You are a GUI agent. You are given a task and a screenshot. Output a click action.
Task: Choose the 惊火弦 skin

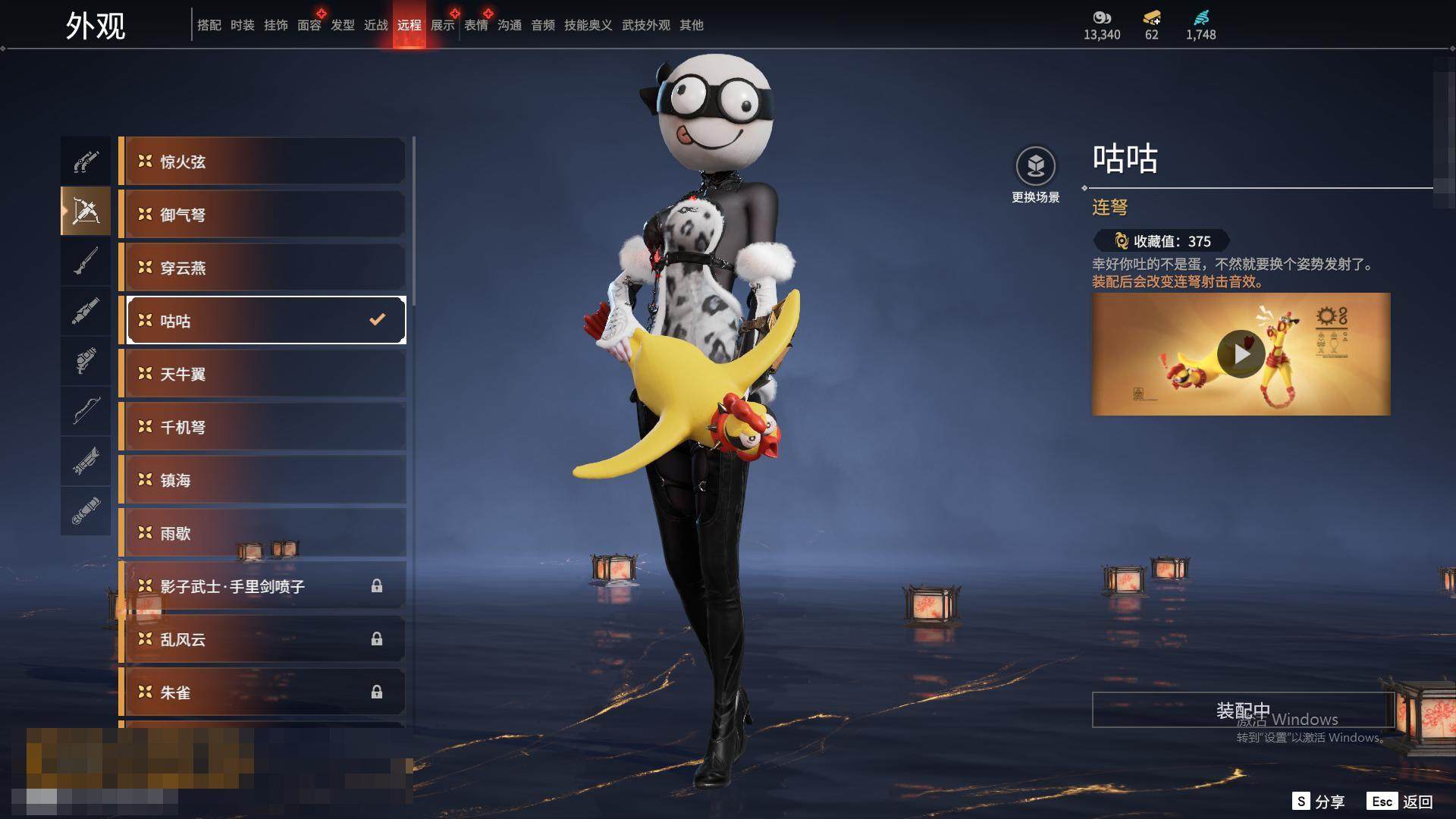pos(262,162)
